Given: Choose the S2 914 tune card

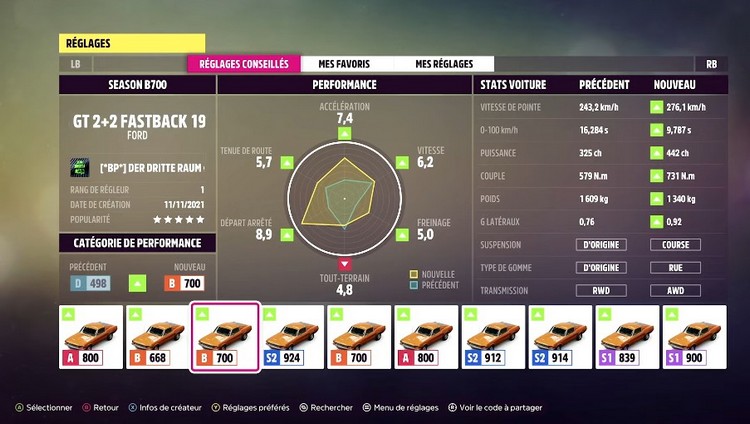Looking at the screenshot, I should pos(559,337).
